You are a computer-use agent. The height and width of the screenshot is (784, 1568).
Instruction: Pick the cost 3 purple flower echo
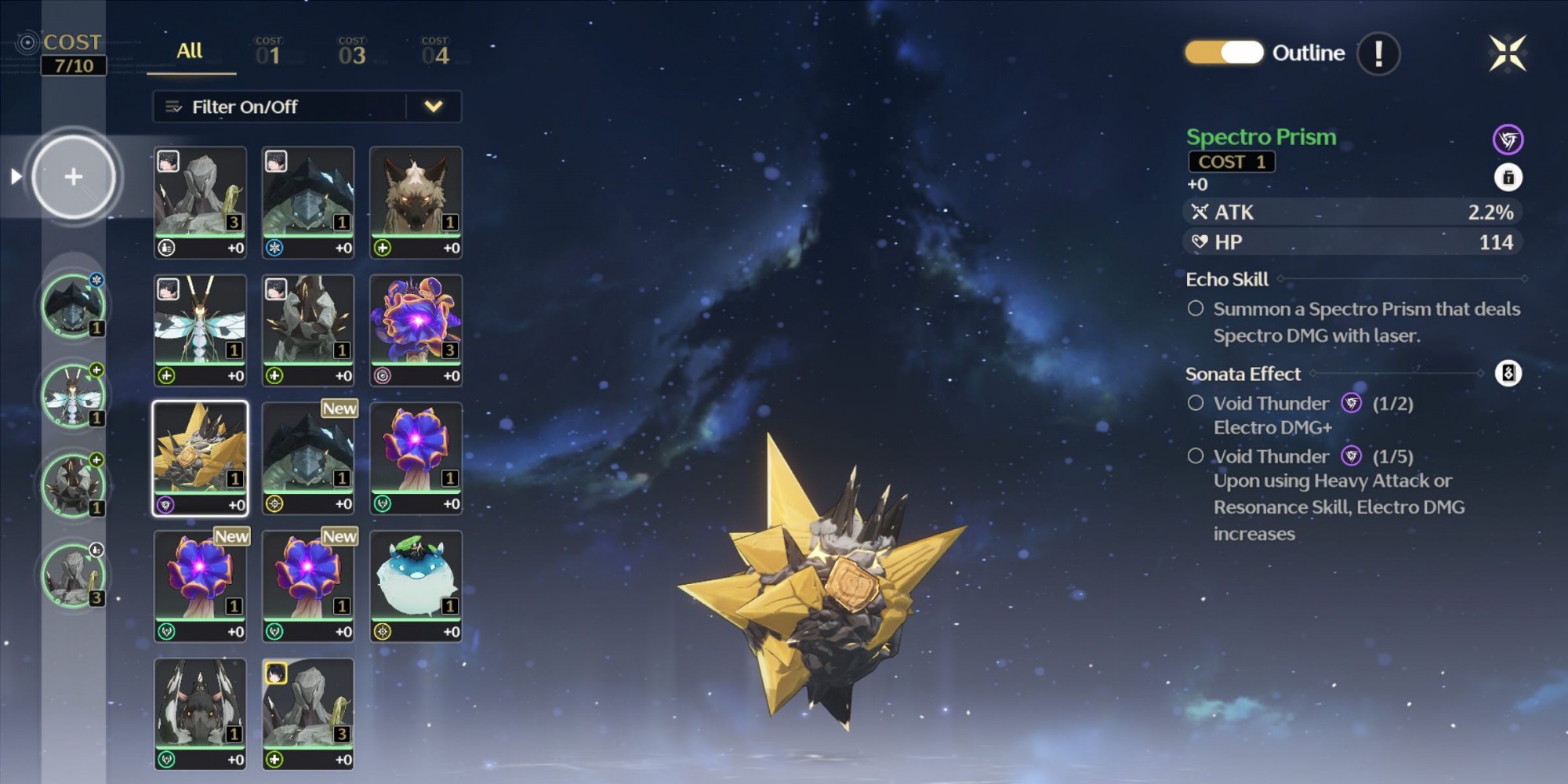pos(416,329)
